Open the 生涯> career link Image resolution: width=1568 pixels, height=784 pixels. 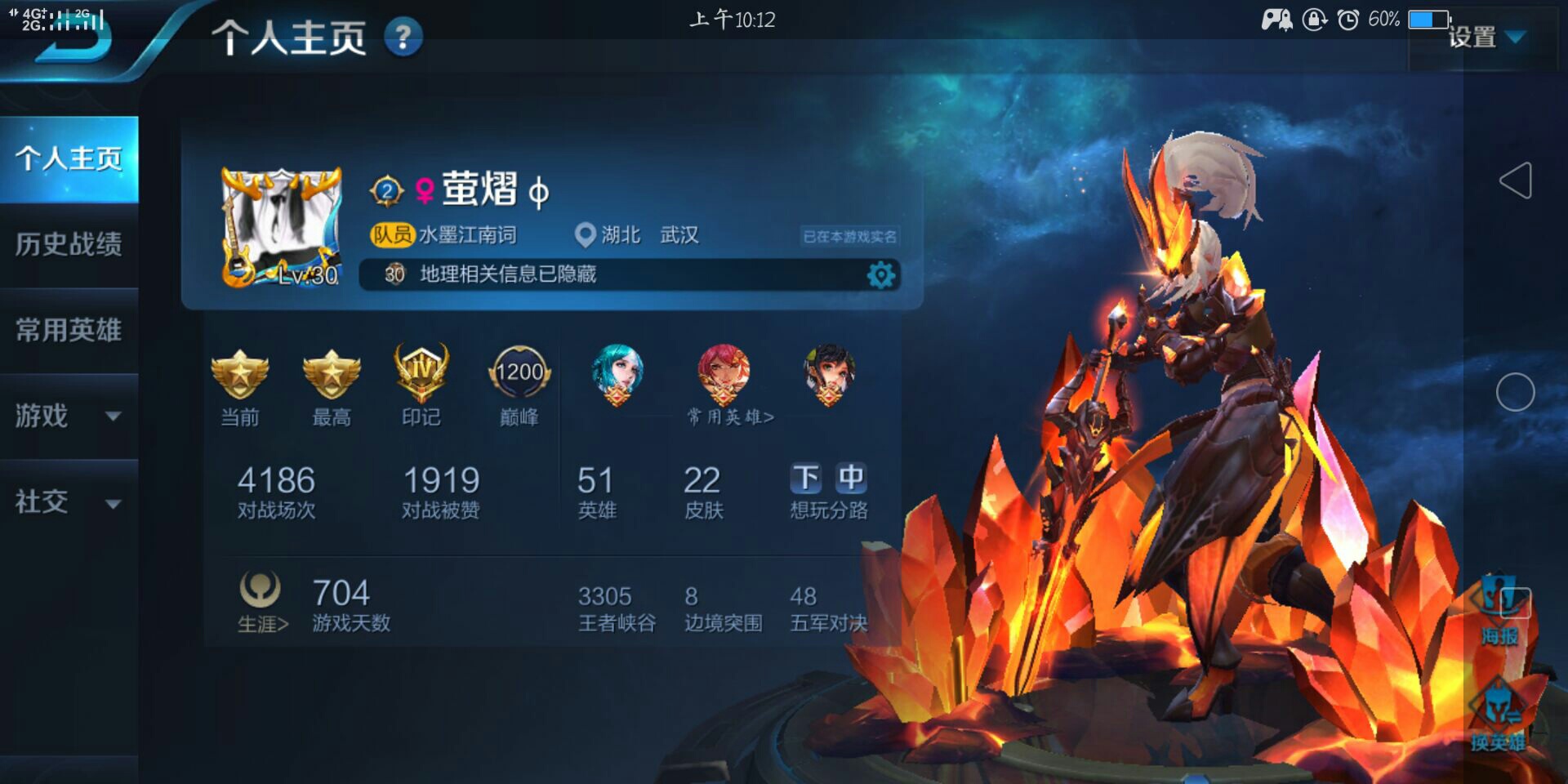coord(262,604)
